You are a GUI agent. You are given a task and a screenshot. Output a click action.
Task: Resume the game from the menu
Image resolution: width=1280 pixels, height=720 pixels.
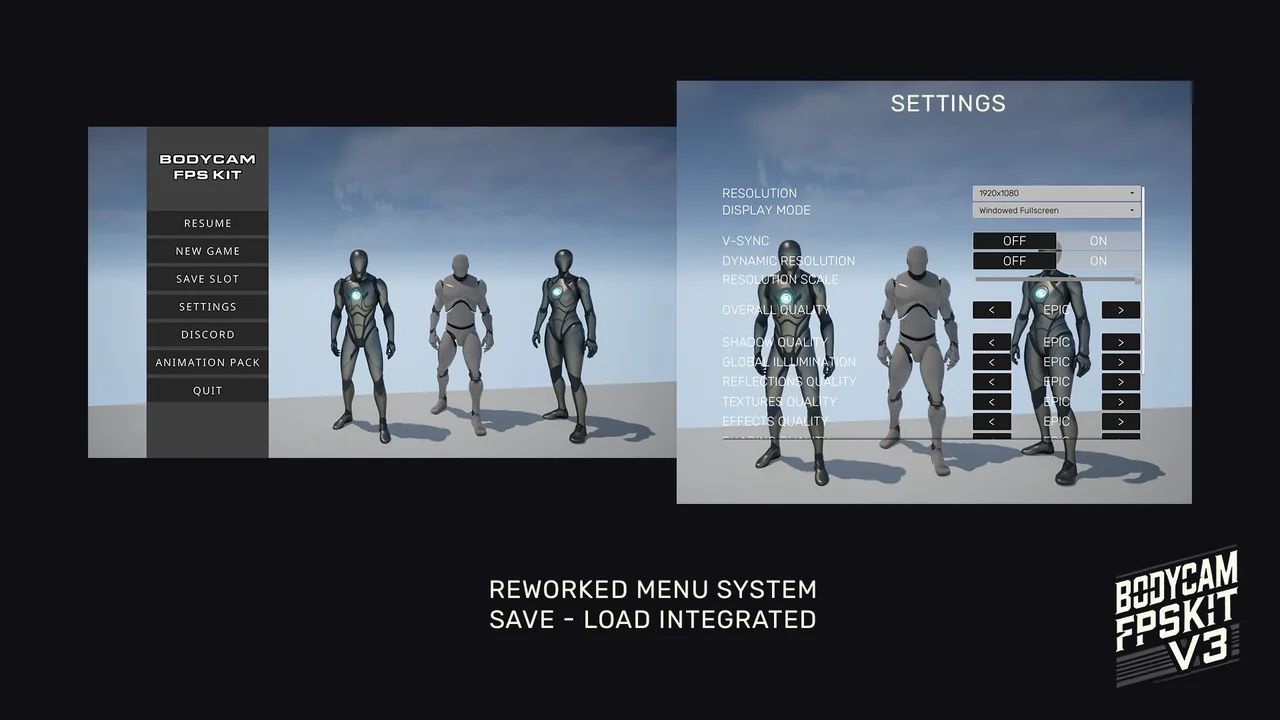[207, 223]
